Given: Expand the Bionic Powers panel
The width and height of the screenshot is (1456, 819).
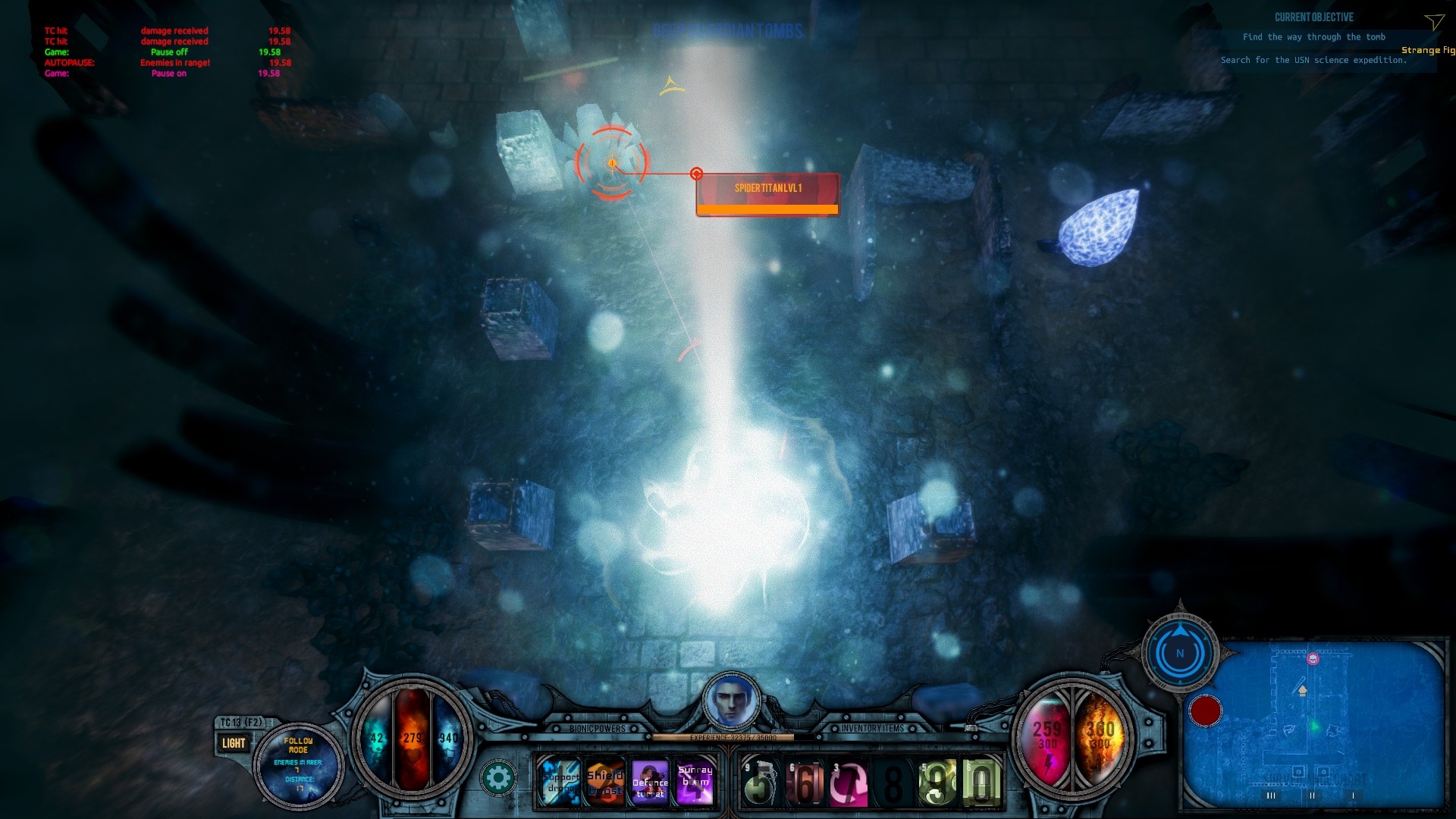Looking at the screenshot, I should [598, 726].
